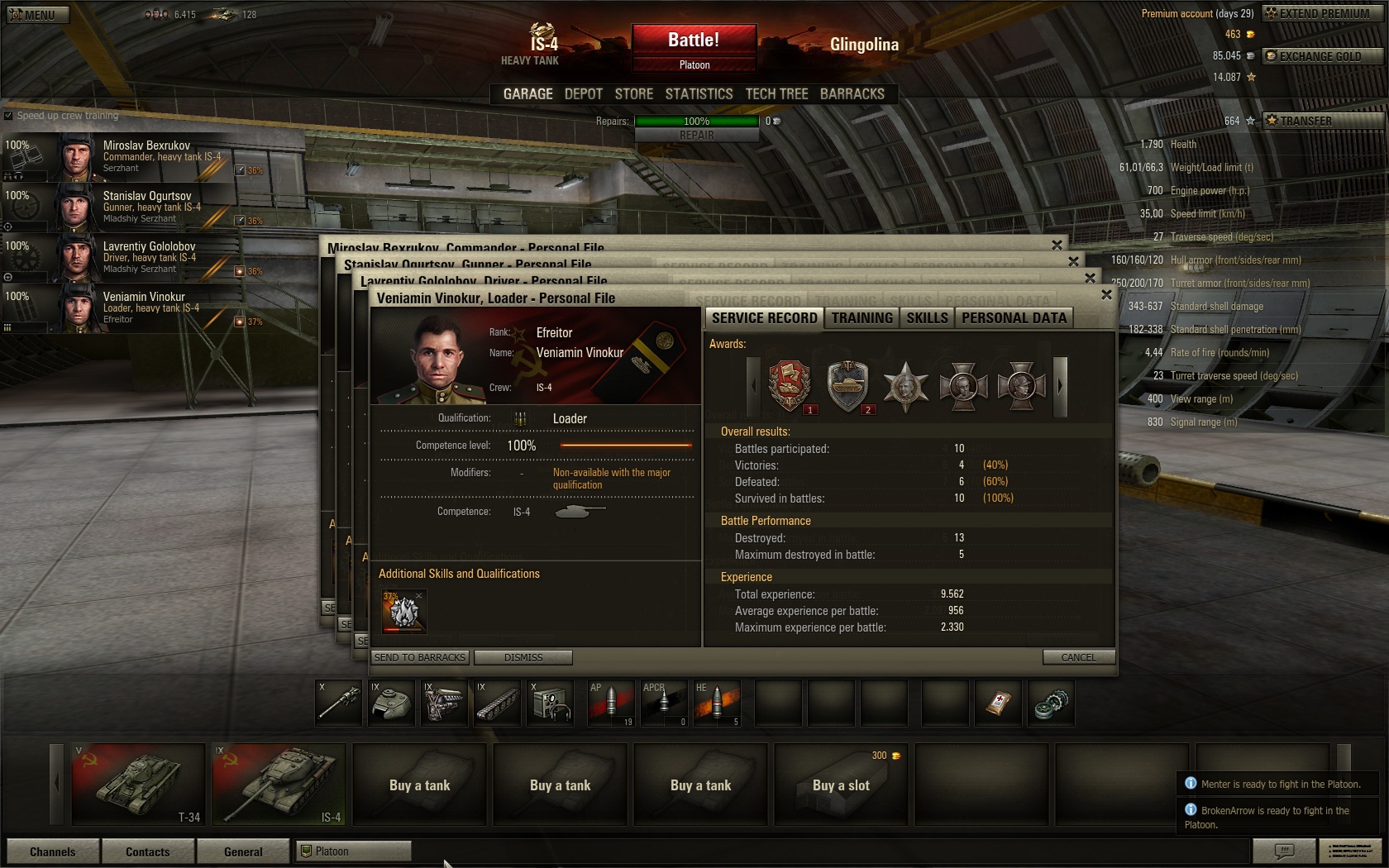The height and width of the screenshot is (868, 1389).
Task: Switch to the Training tab in the personal file
Action: click(x=862, y=318)
